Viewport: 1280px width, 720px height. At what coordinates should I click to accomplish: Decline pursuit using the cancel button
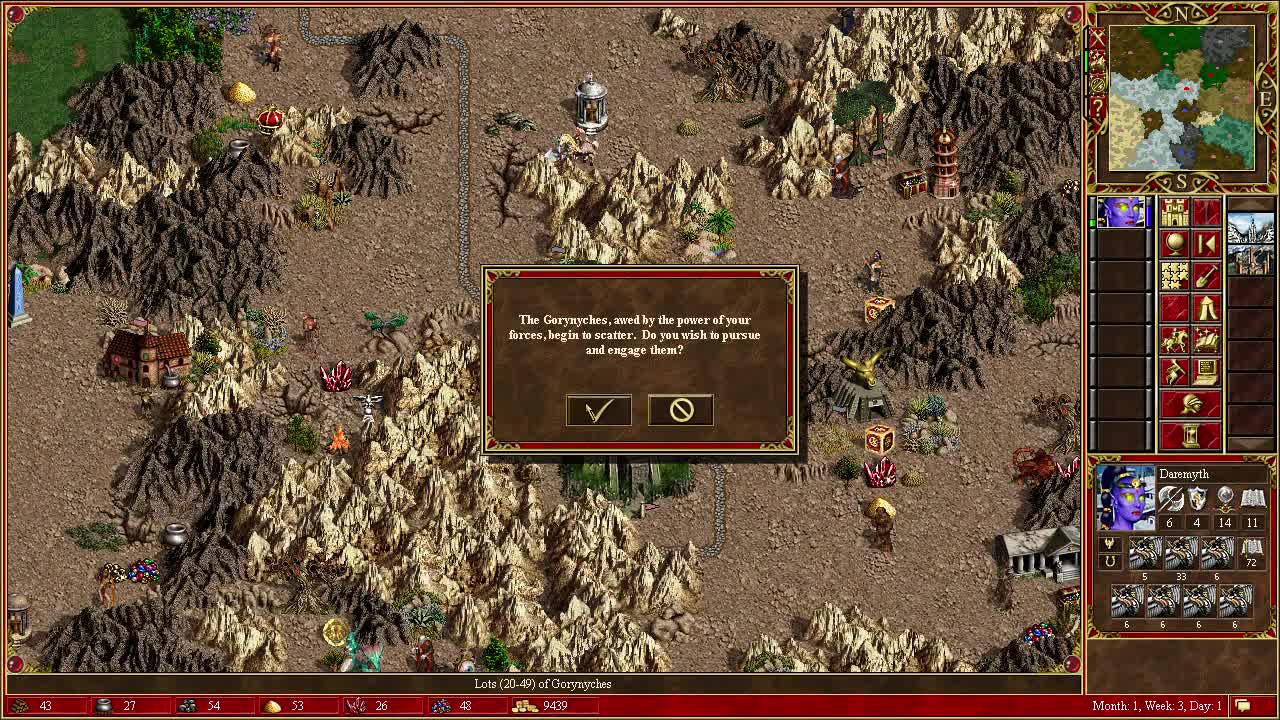click(680, 410)
